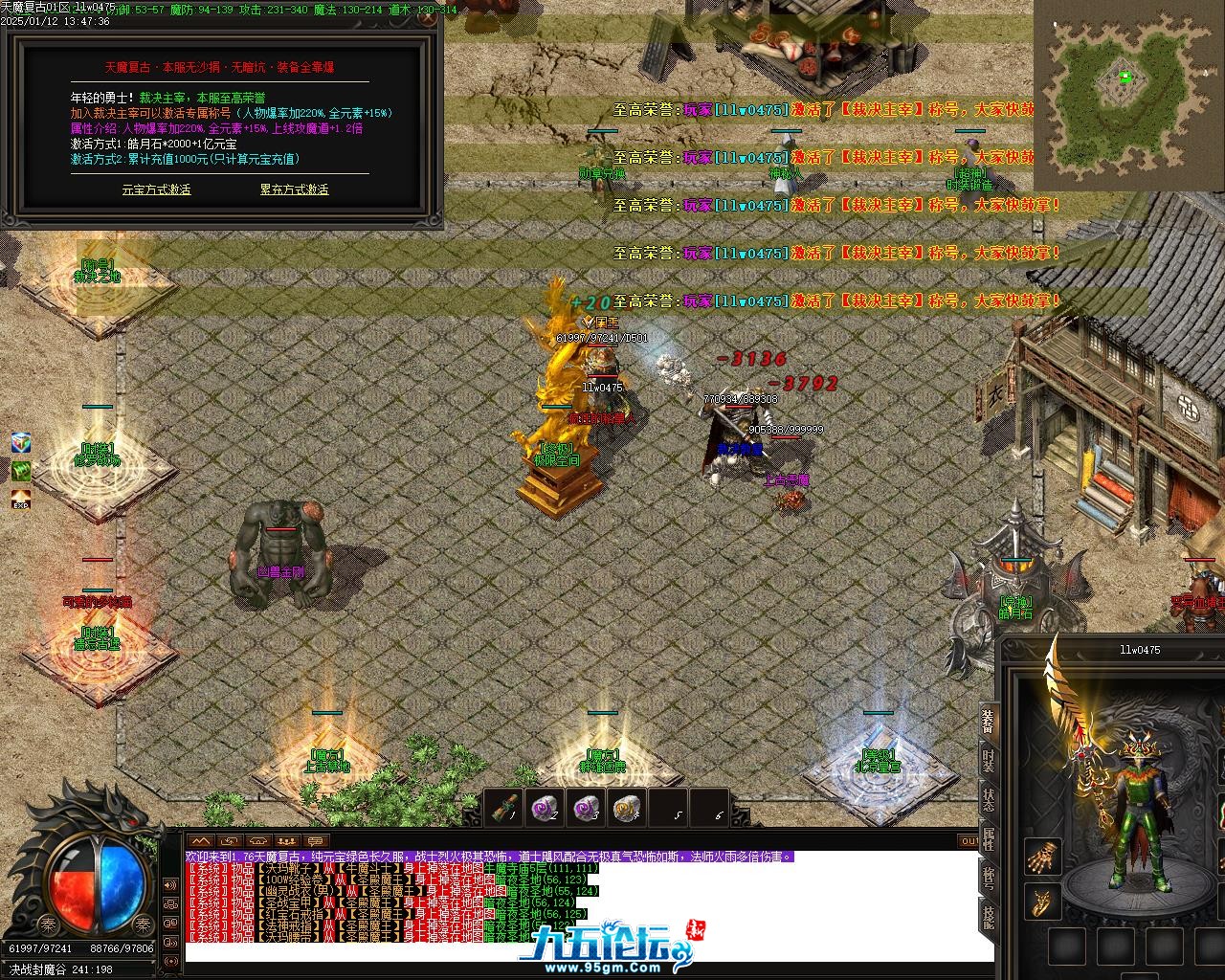1225x980 pixels.
Task: Click the EXP buff icon
Action: click(21, 500)
